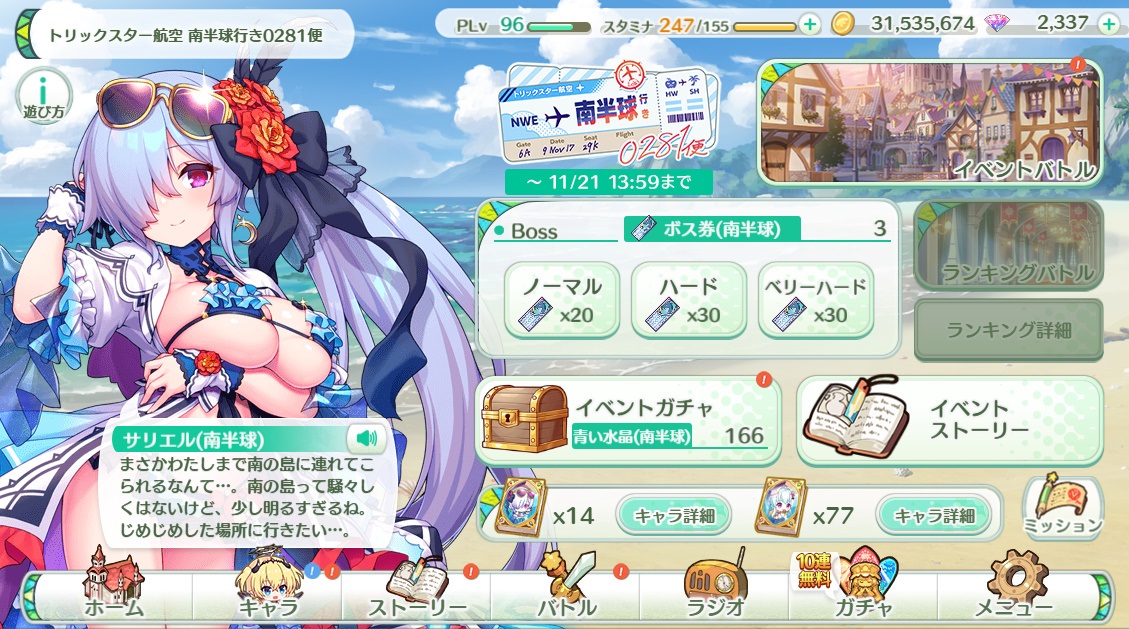Buy more gems with the plus button

point(1108,23)
